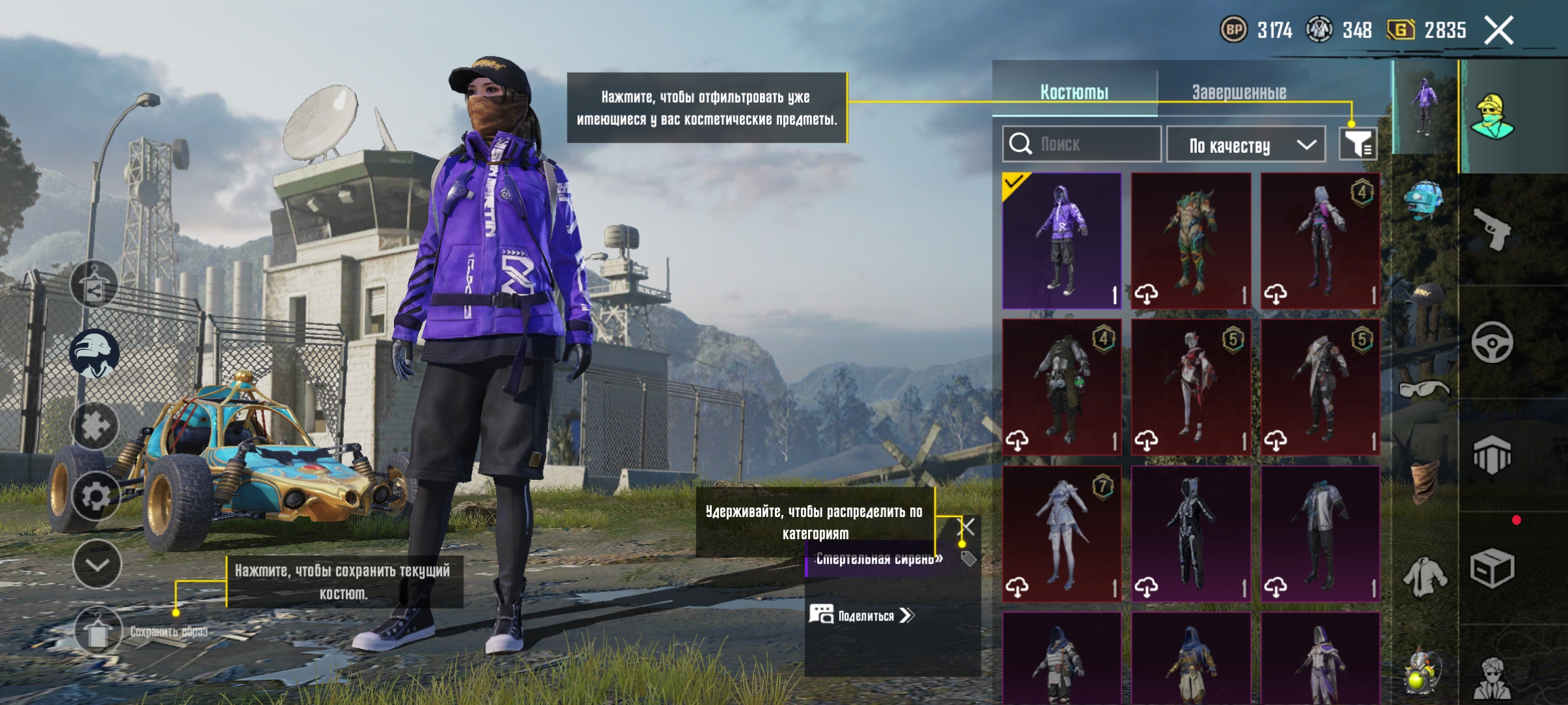Toggle the owned items filter funnel
The width and height of the screenshot is (1568, 705).
tap(1357, 144)
